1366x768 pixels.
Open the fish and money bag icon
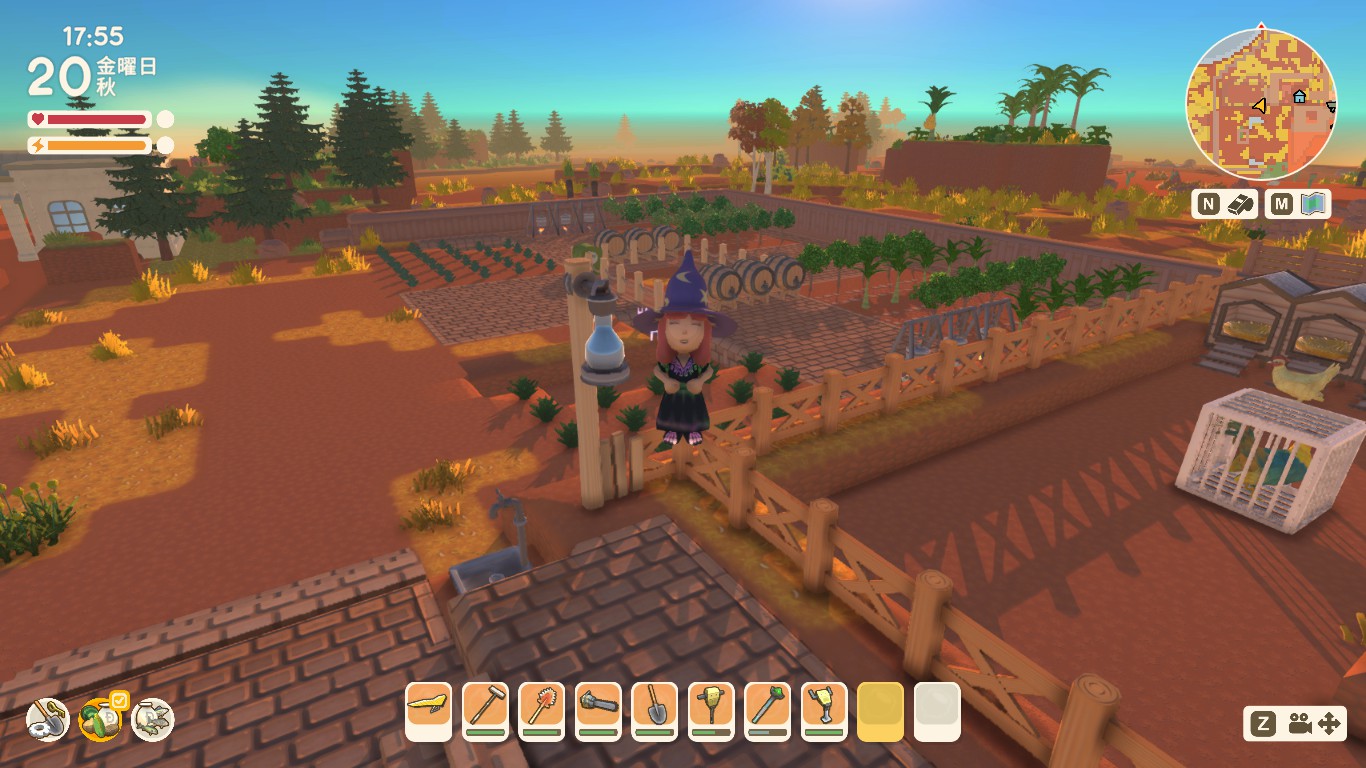pos(153,719)
